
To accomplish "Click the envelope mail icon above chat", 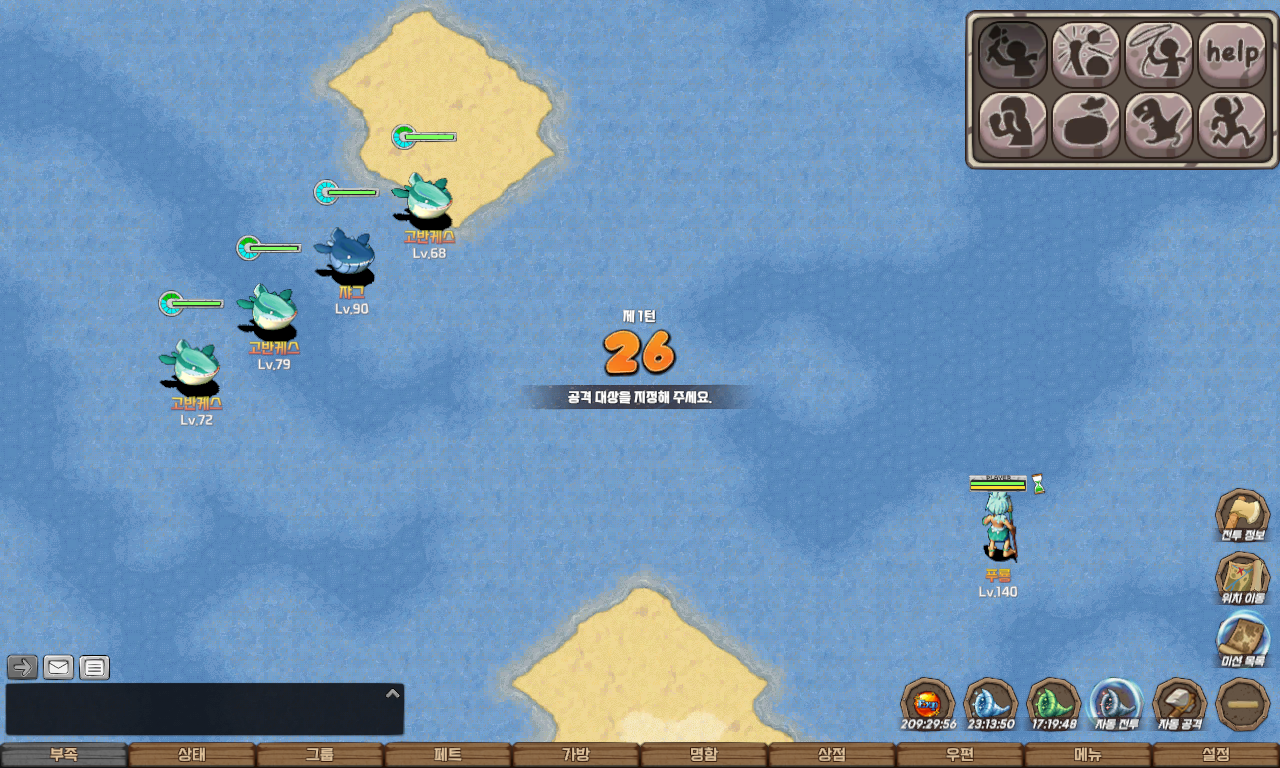I will tap(58, 667).
